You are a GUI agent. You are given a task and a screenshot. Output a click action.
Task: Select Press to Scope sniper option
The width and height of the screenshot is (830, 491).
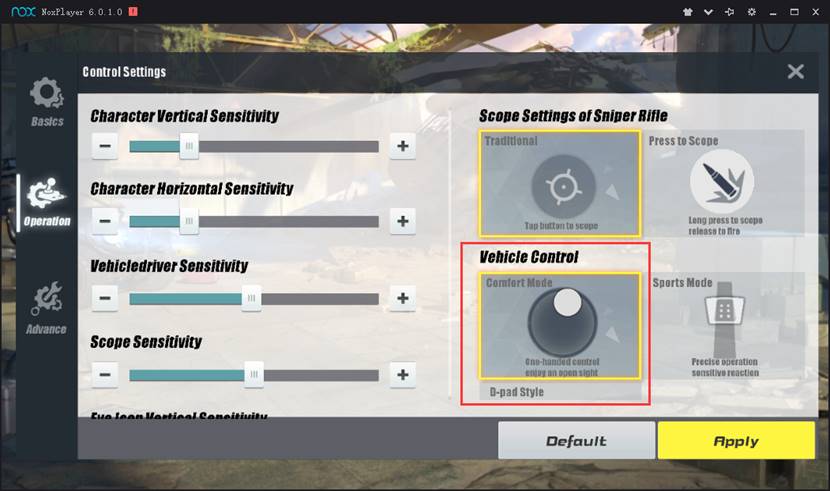click(x=724, y=184)
